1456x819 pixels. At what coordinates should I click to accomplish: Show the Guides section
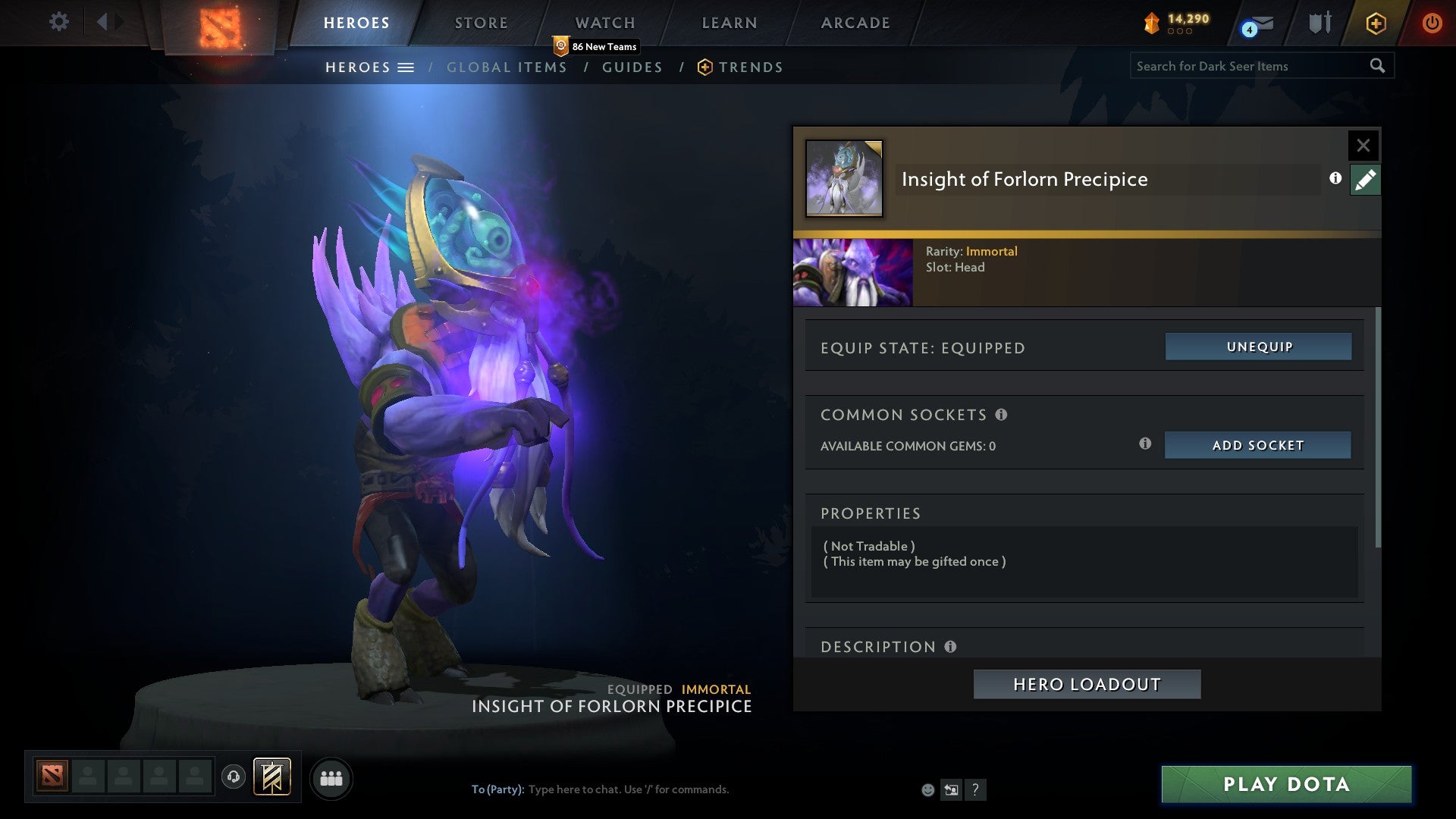tap(632, 67)
